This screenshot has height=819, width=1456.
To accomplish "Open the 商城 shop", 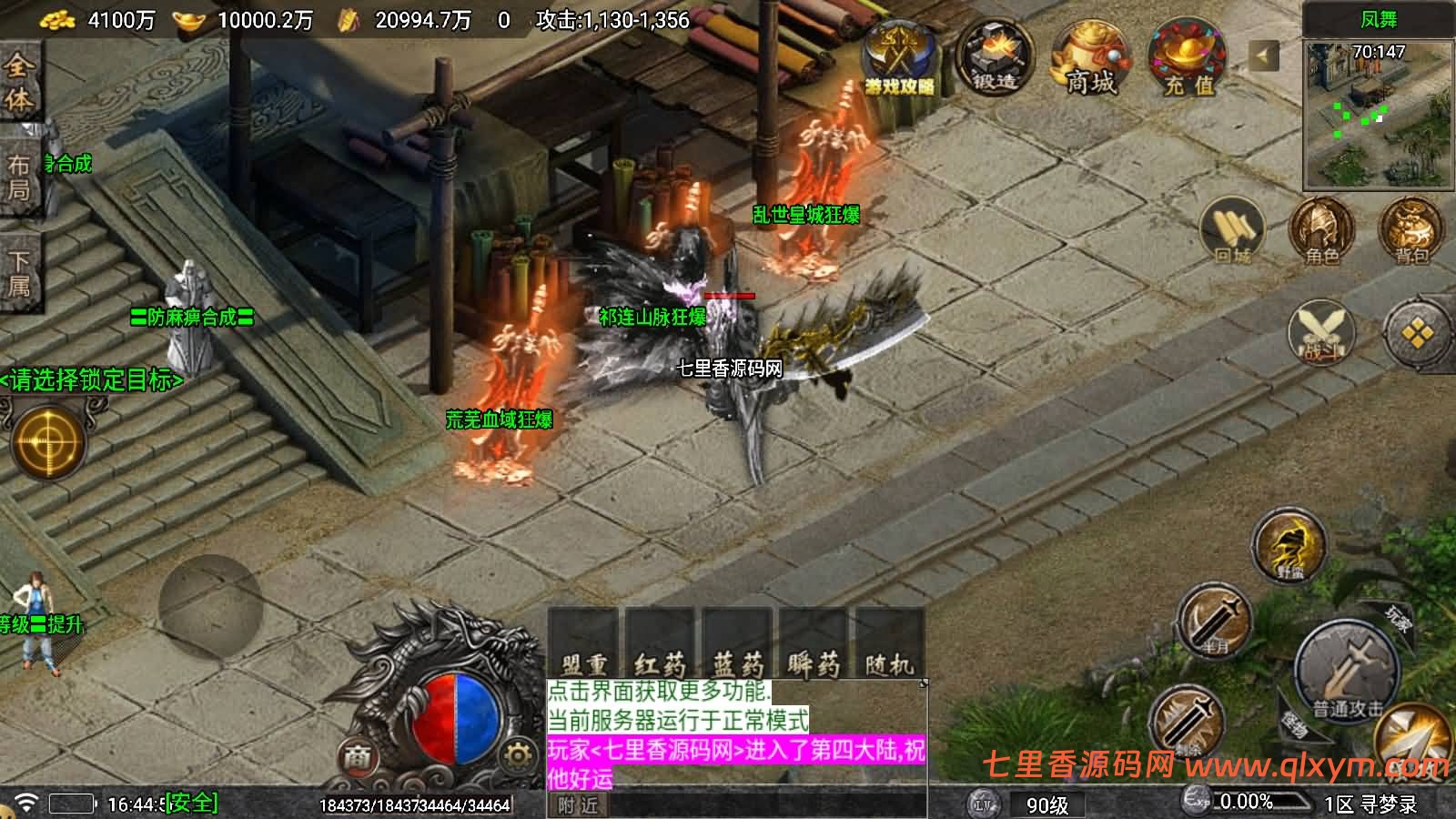I will 1090,56.
